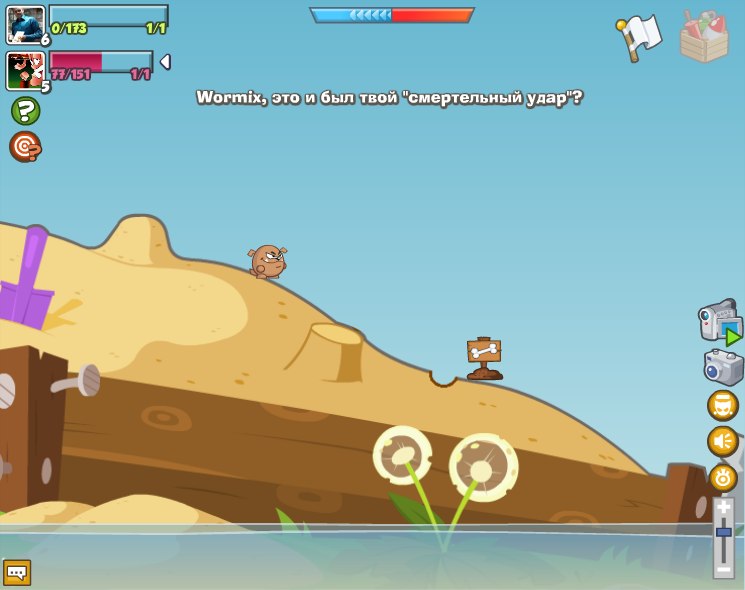Click the round button above the speaker
745x590 pixels.
click(722, 405)
